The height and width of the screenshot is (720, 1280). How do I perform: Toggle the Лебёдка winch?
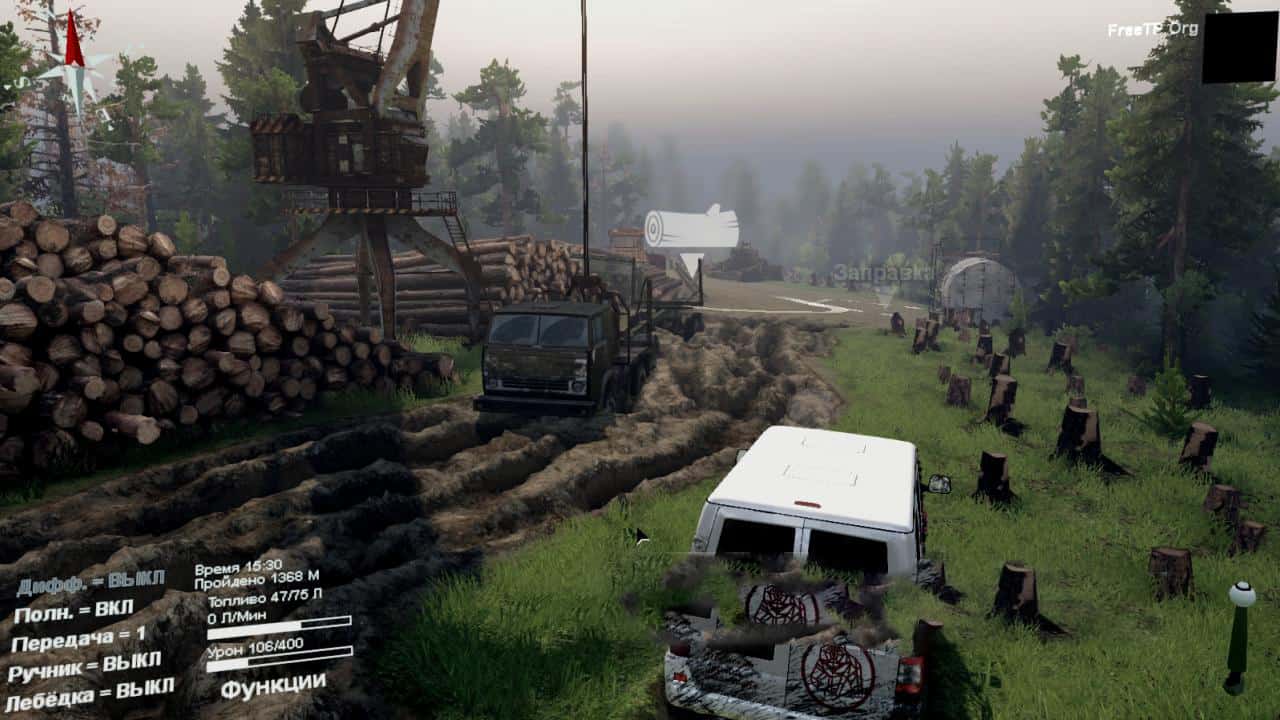pos(91,692)
